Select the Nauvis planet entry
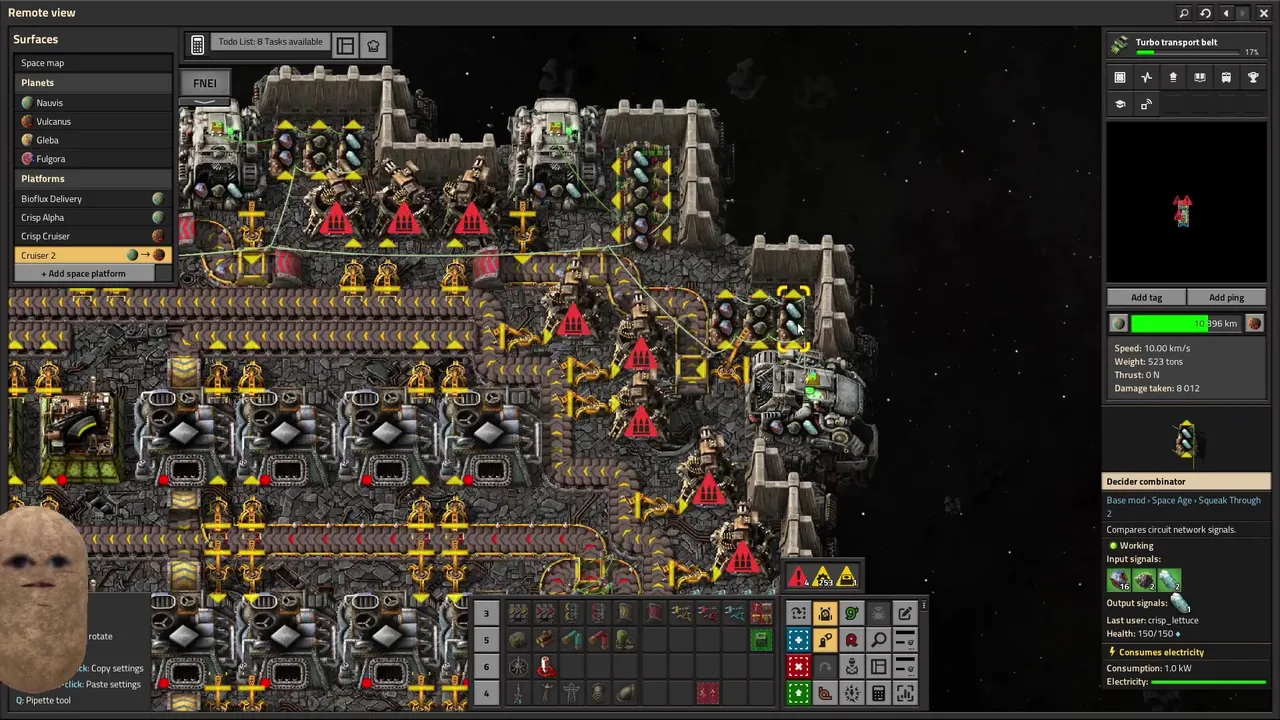Viewport: 1280px width, 720px height. (x=49, y=103)
